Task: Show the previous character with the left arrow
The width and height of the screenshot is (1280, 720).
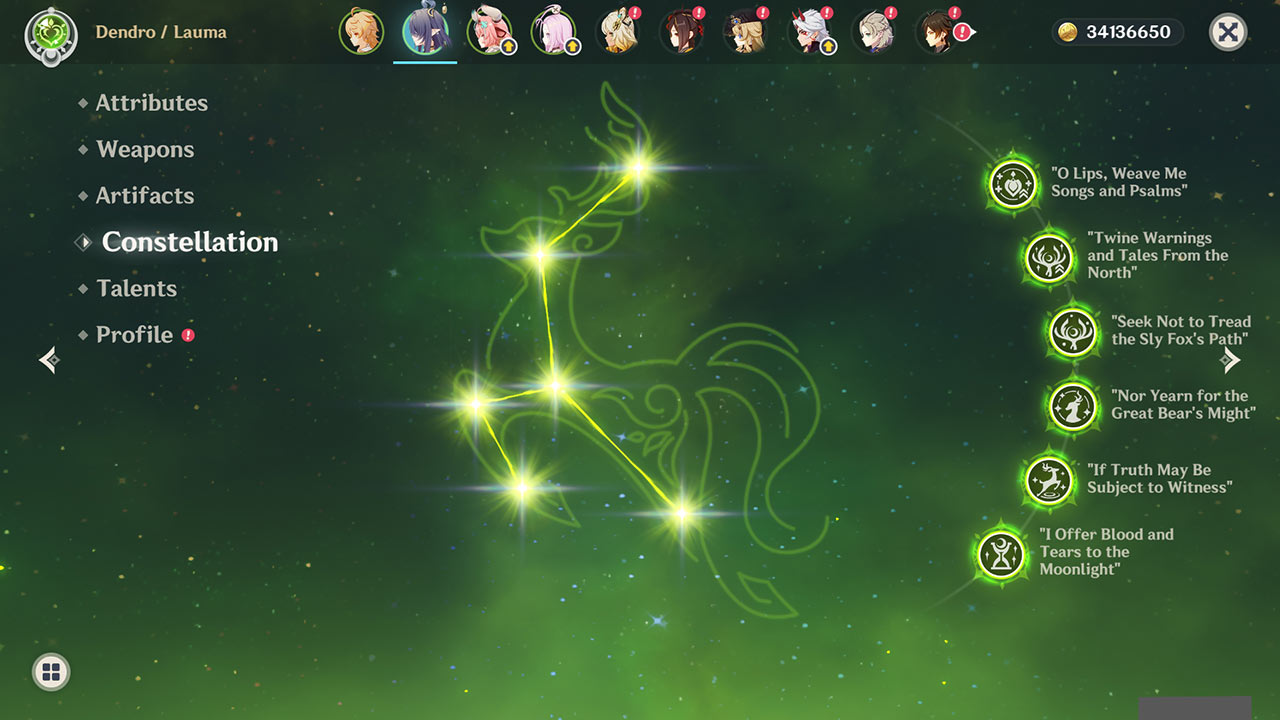Action: pos(48,360)
